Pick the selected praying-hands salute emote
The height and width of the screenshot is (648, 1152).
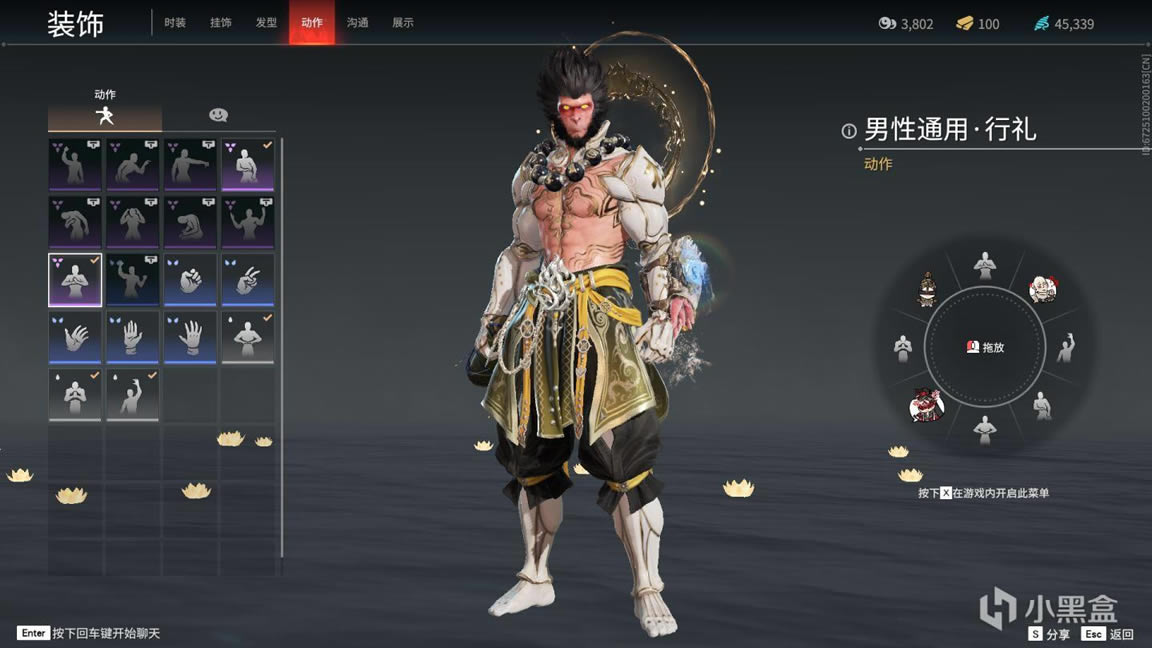[x=75, y=280]
